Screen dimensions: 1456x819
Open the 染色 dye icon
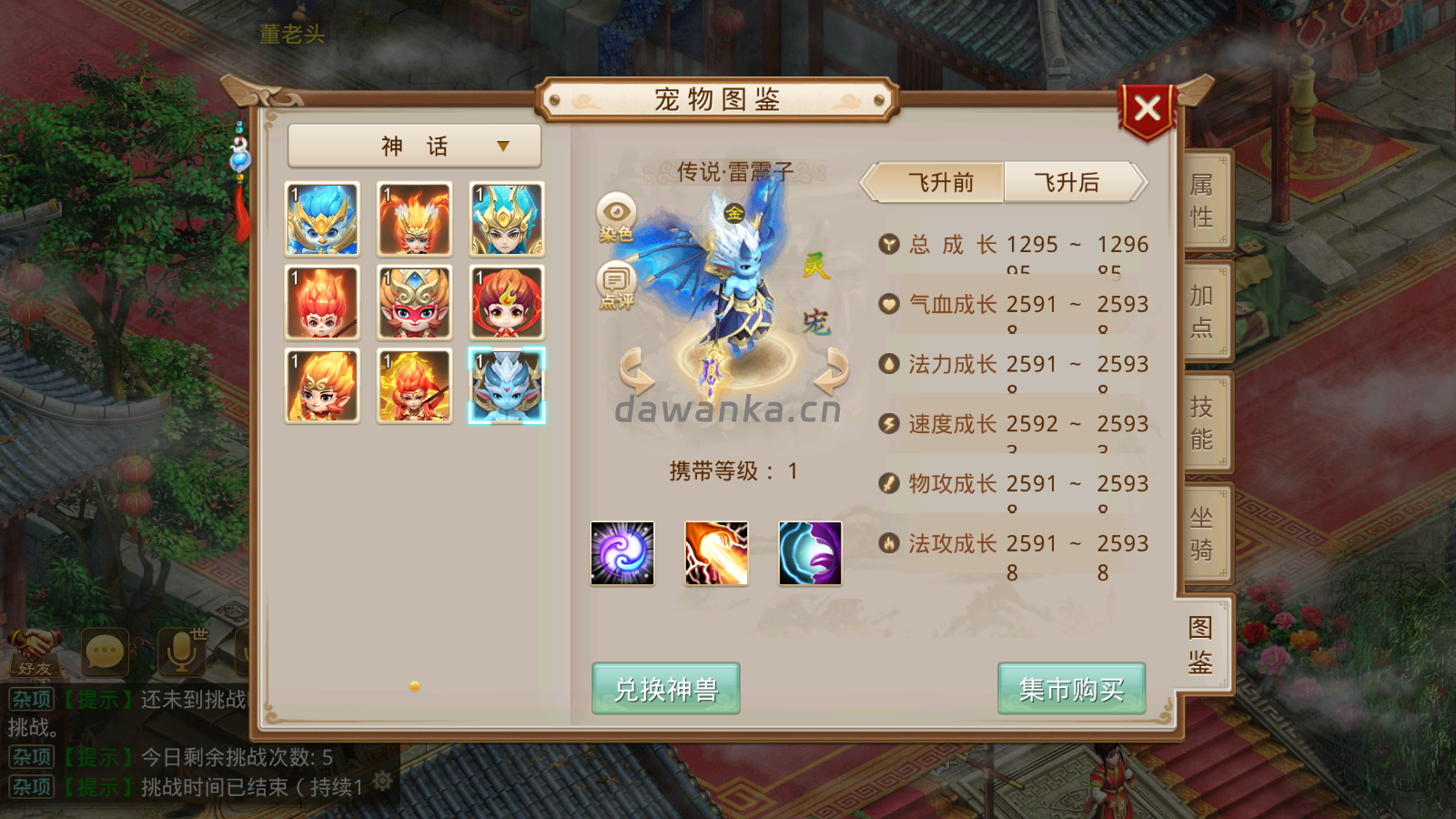617,211
